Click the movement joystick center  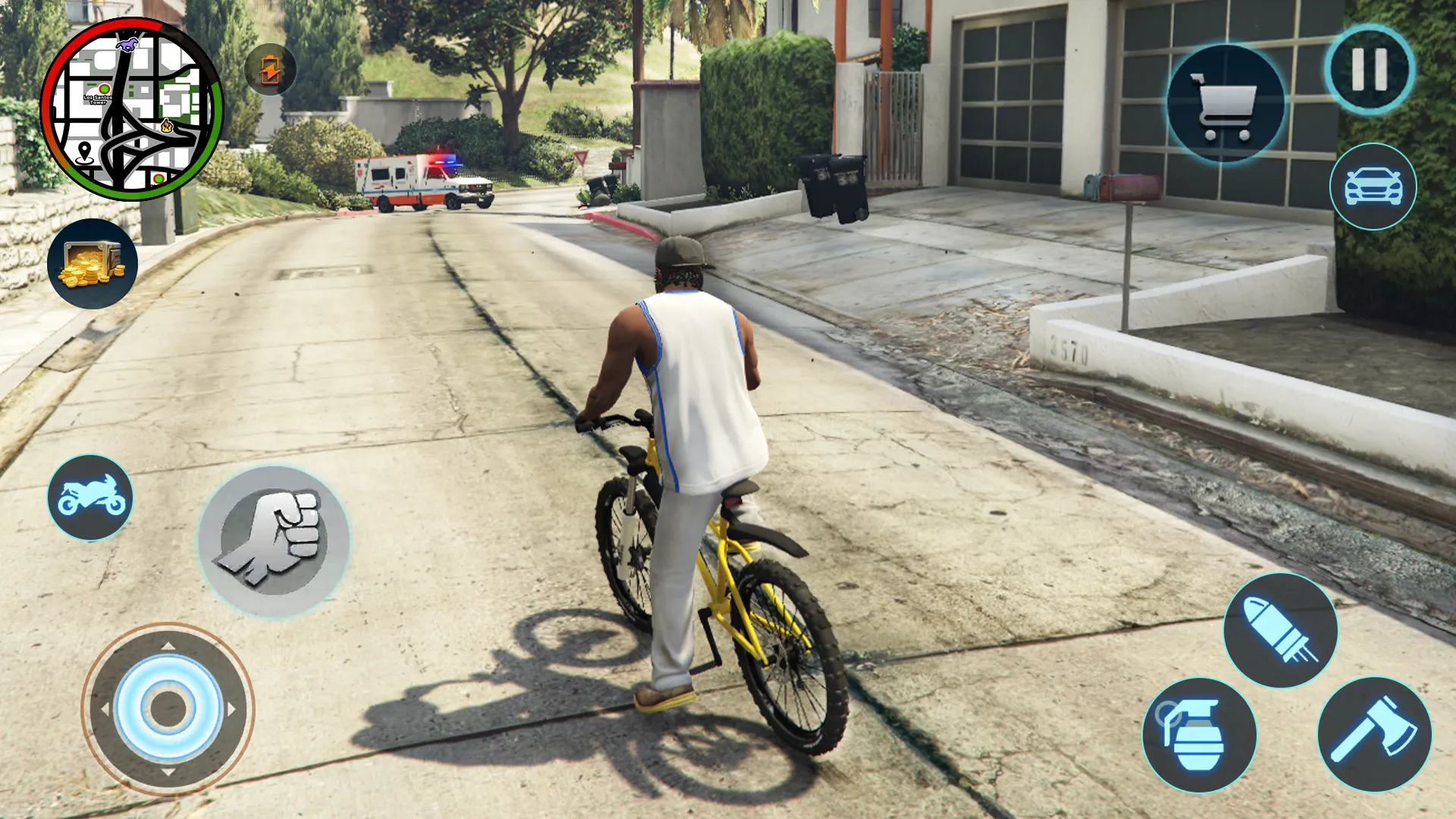point(168,709)
